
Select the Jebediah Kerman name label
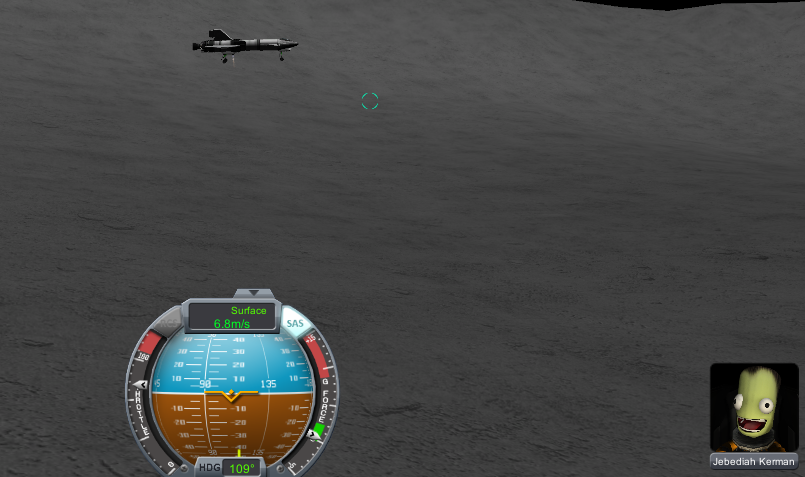[x=754, y=462]
